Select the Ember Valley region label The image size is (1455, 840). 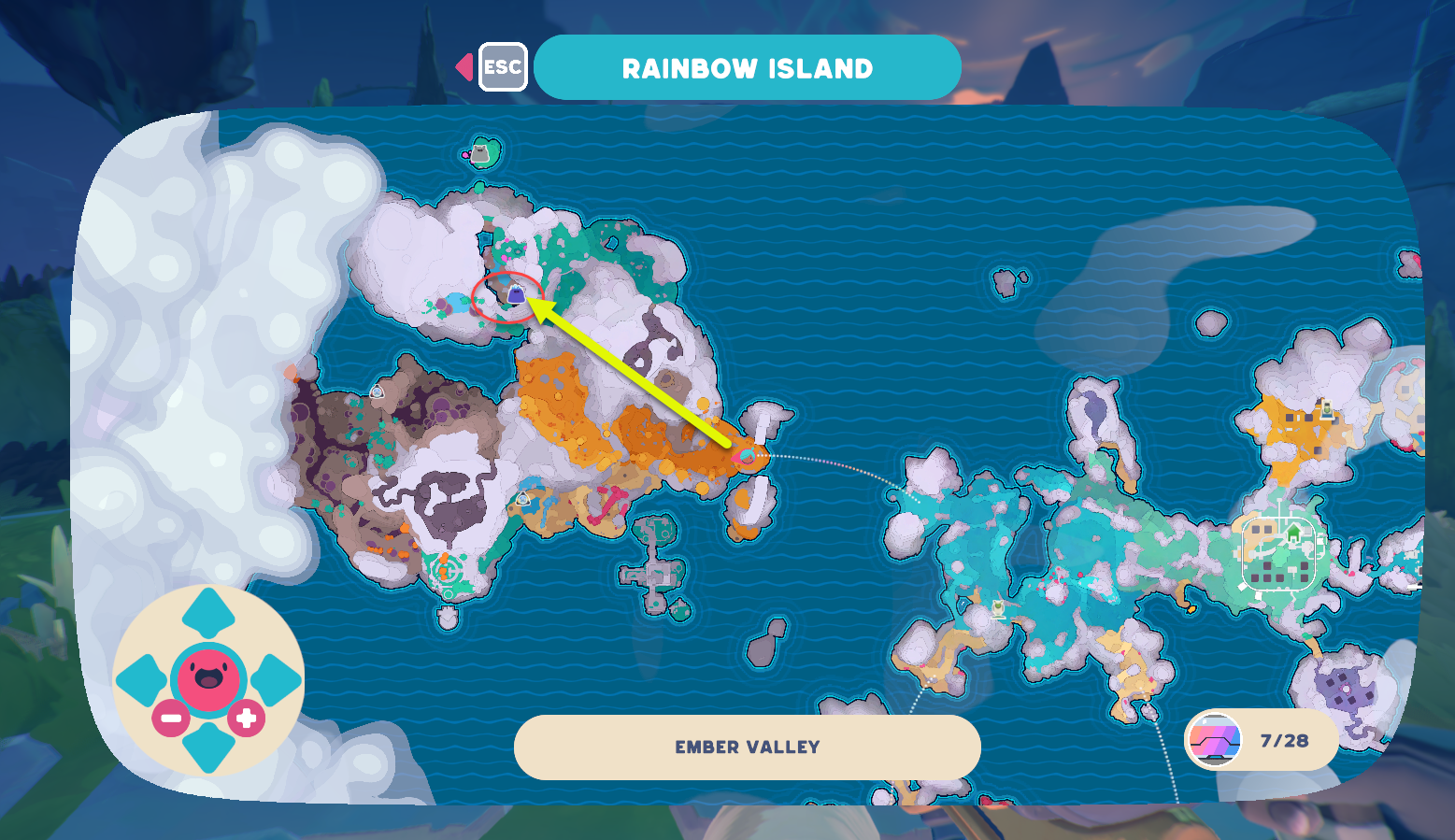click(x=746, y=747)
